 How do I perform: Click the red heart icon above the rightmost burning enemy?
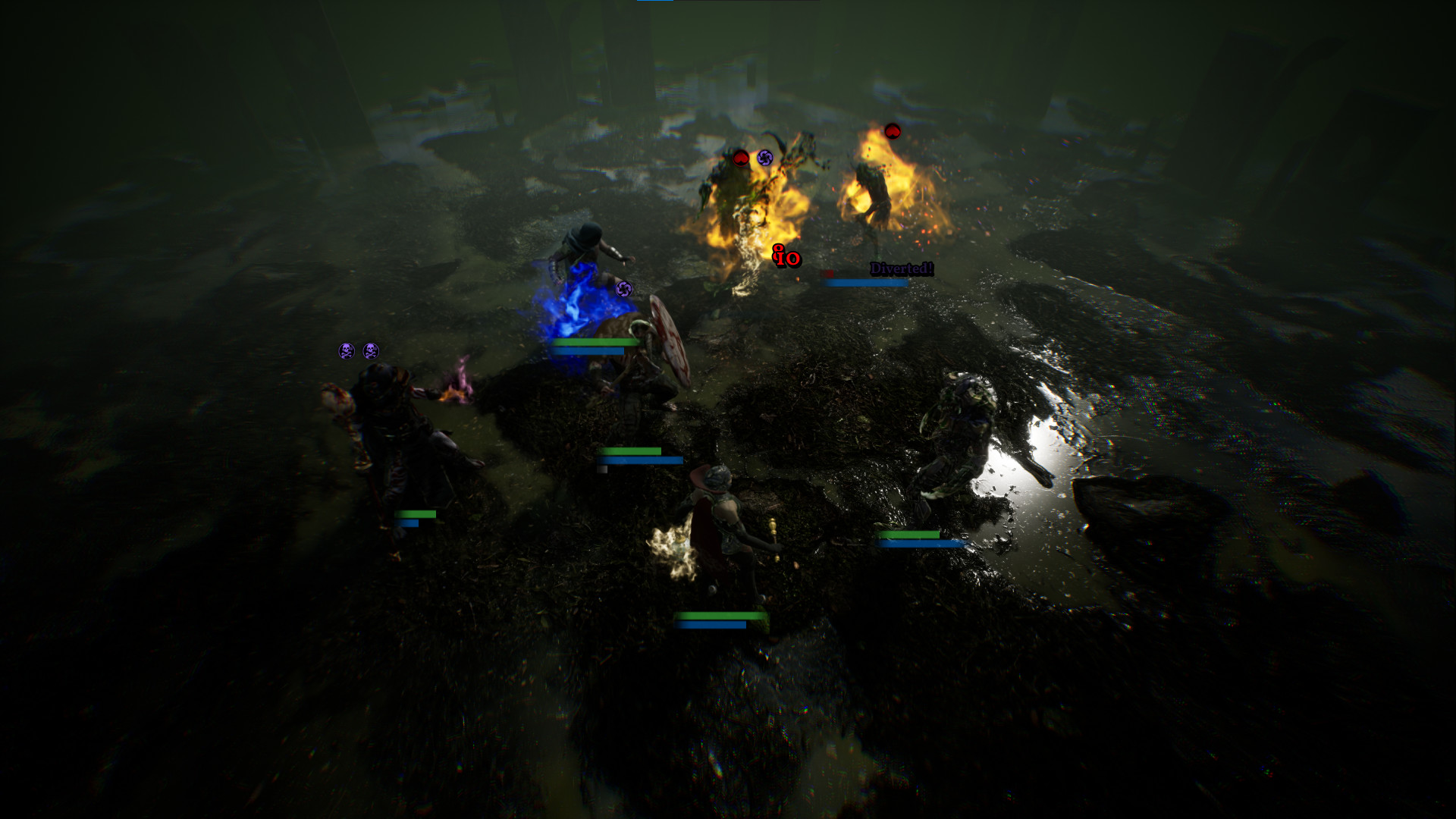click(892, 130)
